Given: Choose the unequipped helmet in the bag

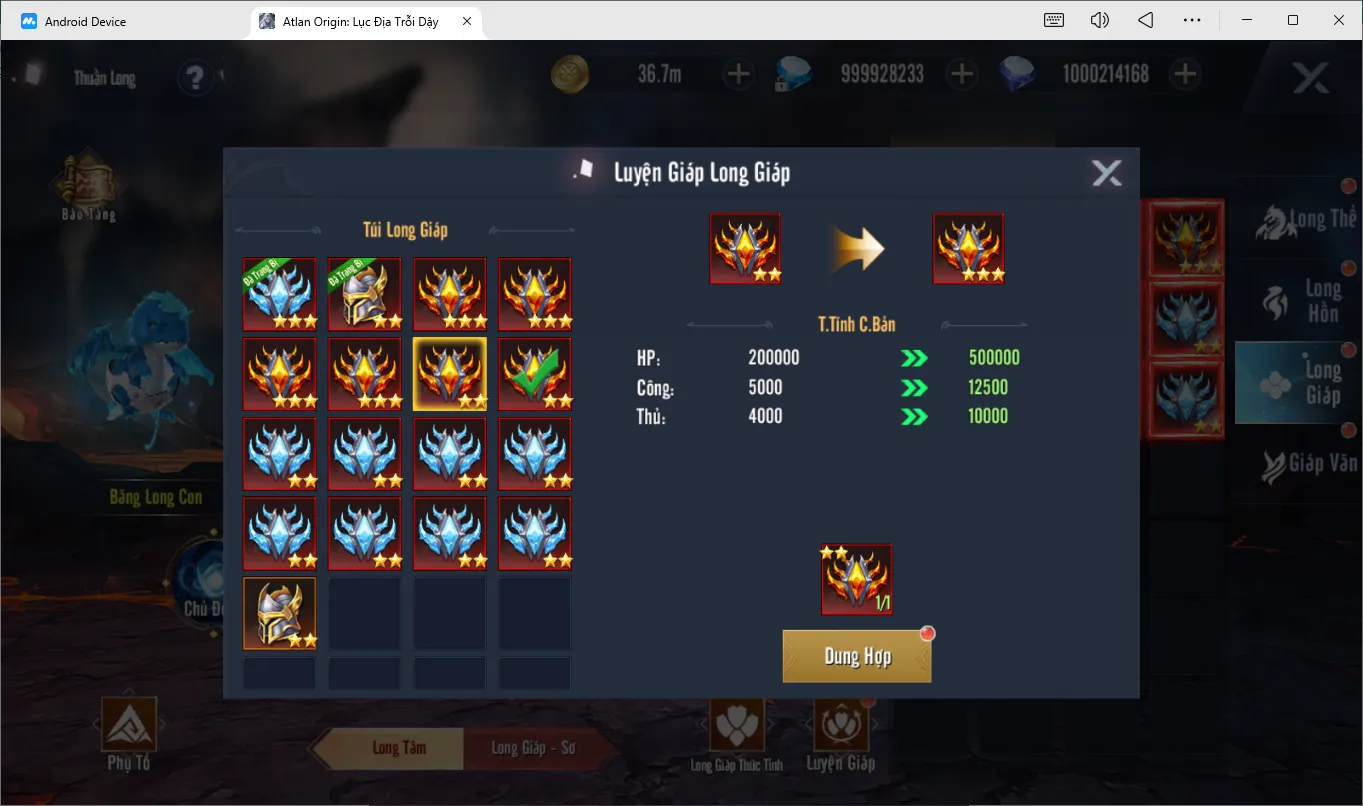Looking at the screenshot, I should tap(280, 613).
